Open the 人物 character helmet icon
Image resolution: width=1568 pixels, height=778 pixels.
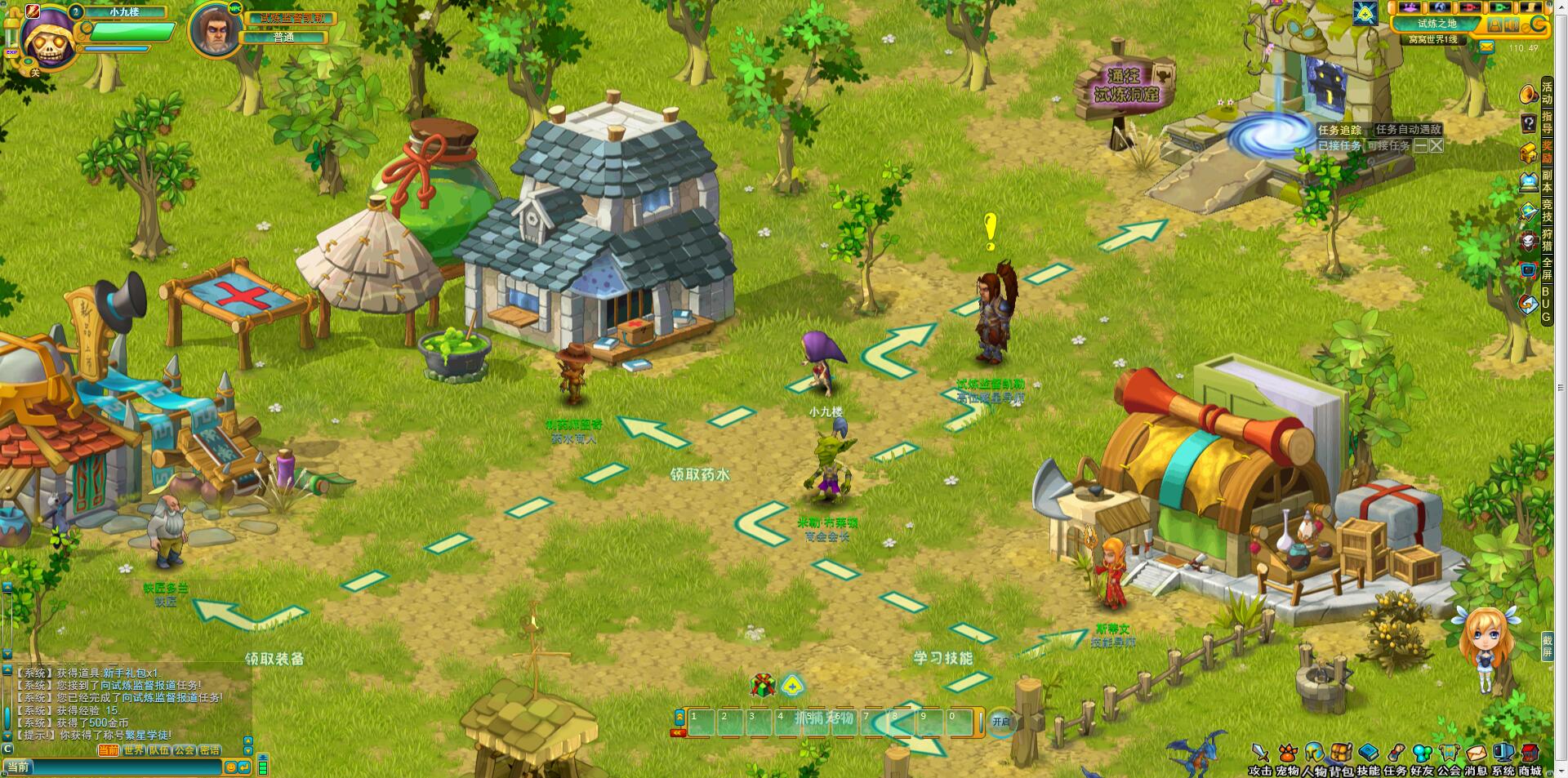click(x=1314, y=753)
